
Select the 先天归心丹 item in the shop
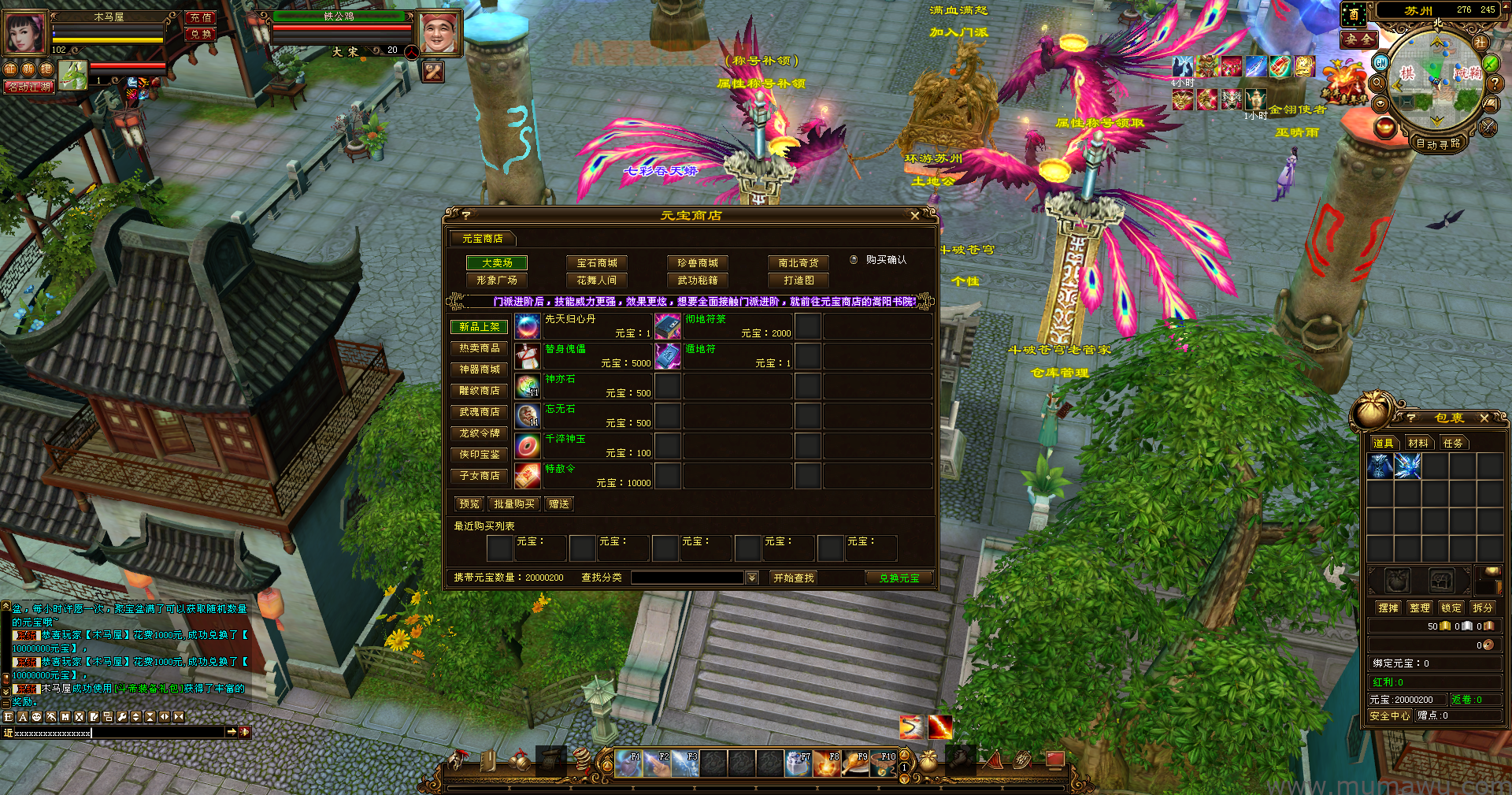click(583, 325)
